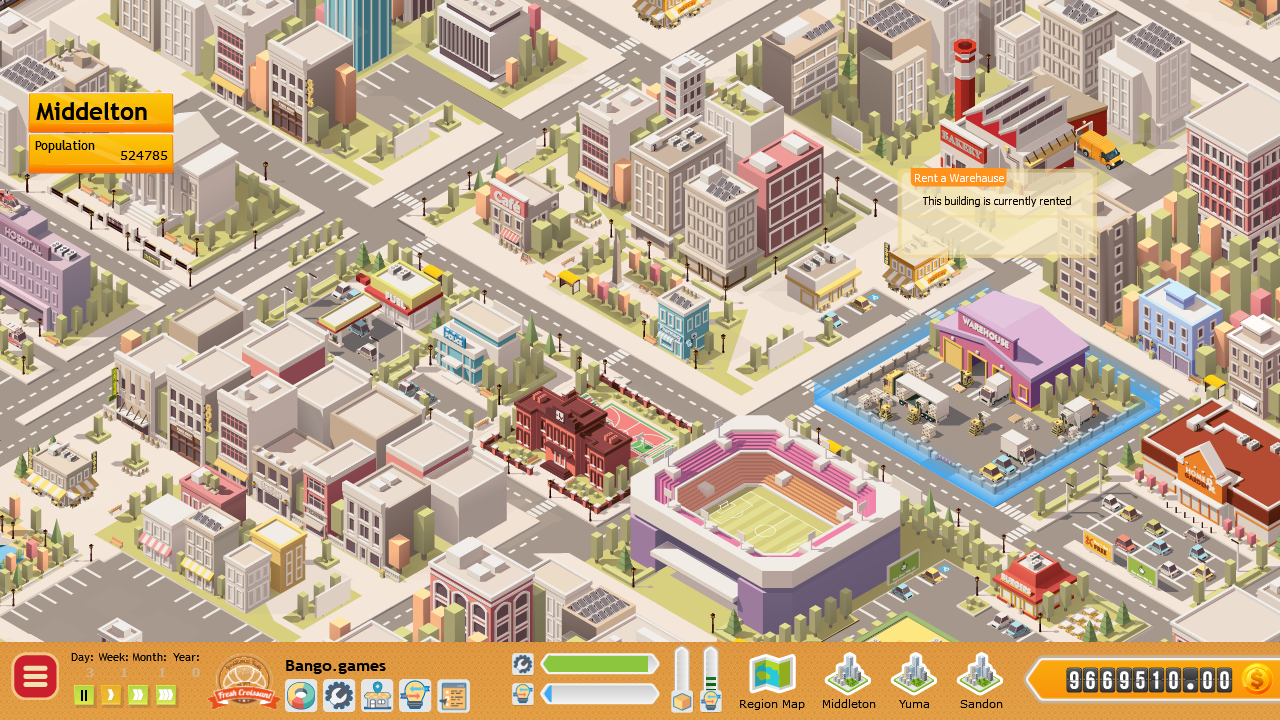Enable single-speed playback
This screenshot has width=1280, height=720.
tap(111, 695)
